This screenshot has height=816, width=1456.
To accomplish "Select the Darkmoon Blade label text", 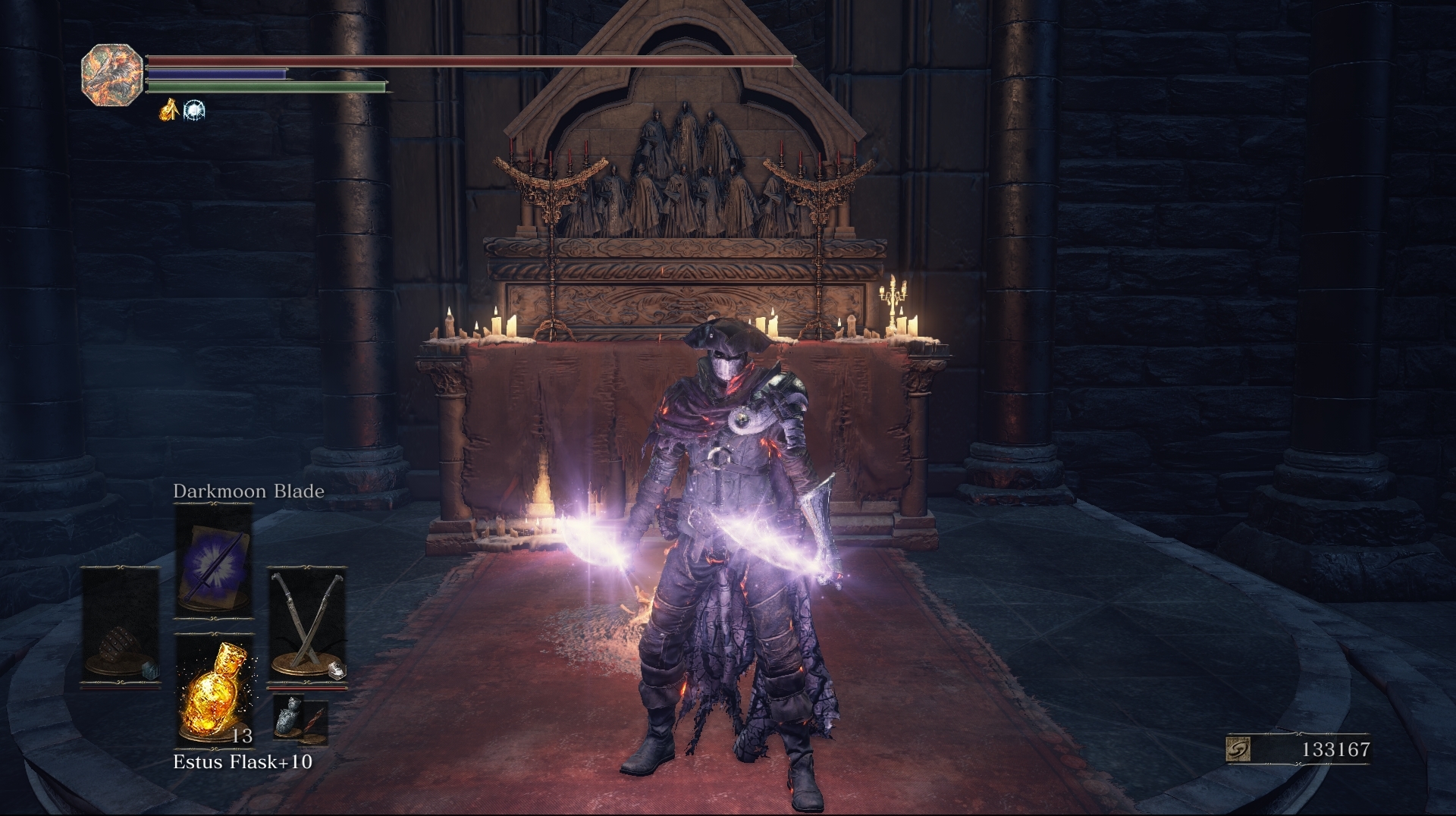I will (247, 491).
